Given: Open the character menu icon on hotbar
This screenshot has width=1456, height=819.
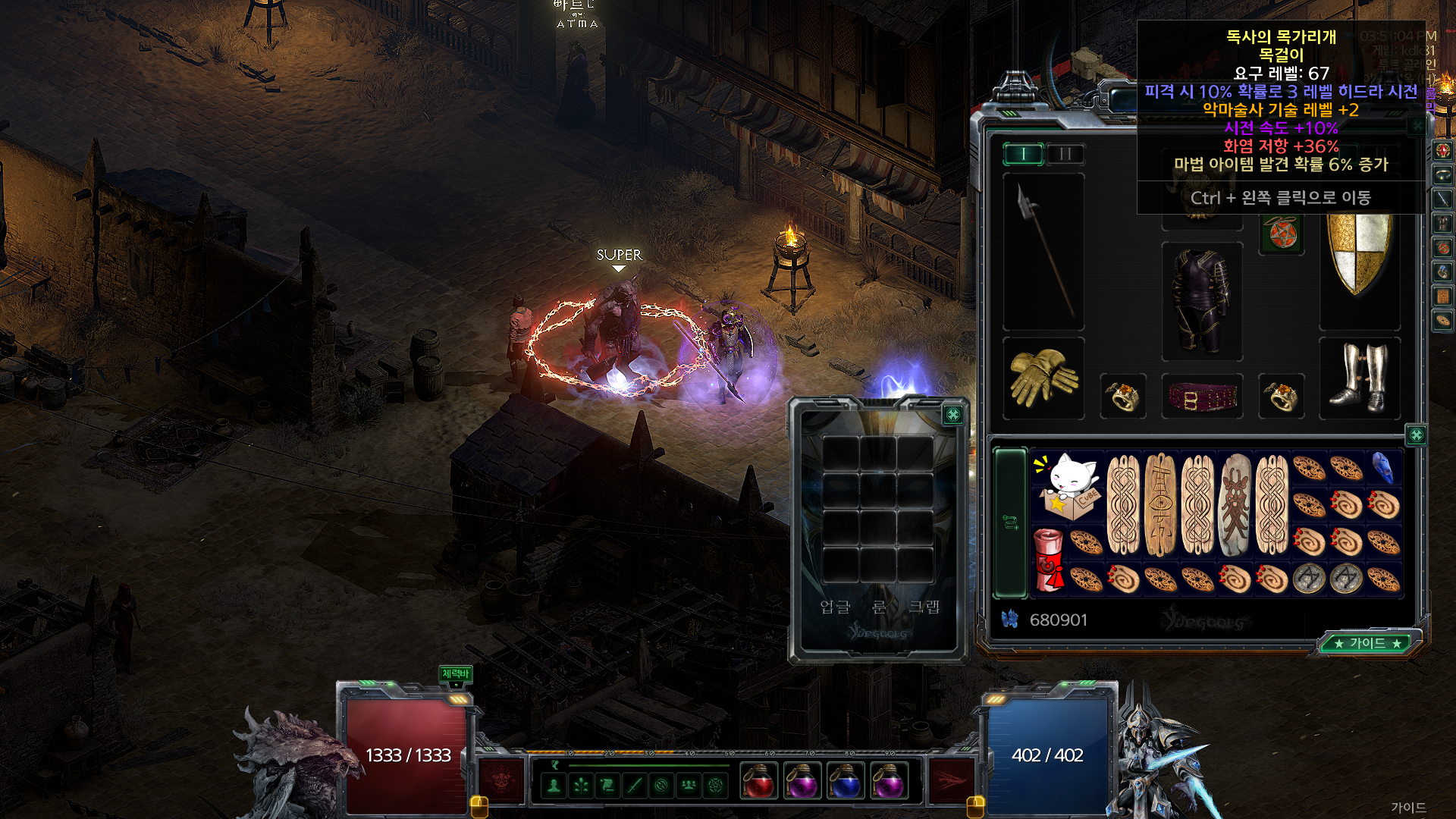Looking at the screenshot, I should pos(554,786).
